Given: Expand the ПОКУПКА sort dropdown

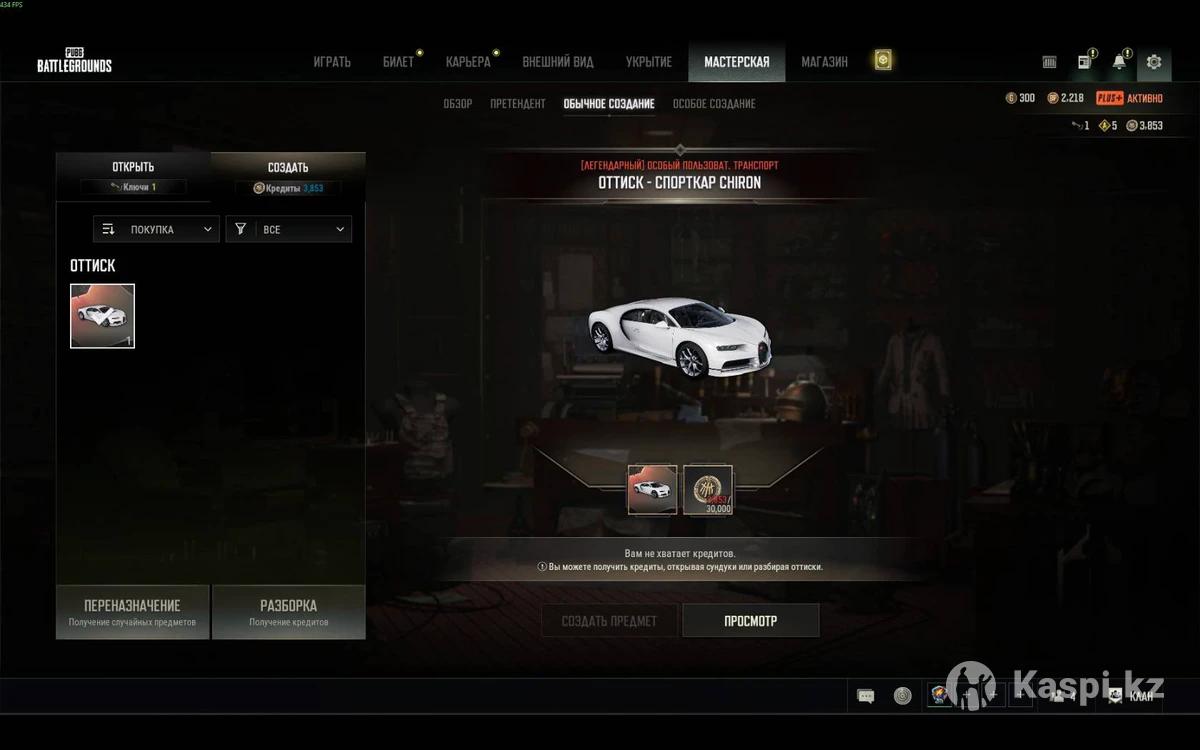Looking at the screenshot, I should 157,229.
